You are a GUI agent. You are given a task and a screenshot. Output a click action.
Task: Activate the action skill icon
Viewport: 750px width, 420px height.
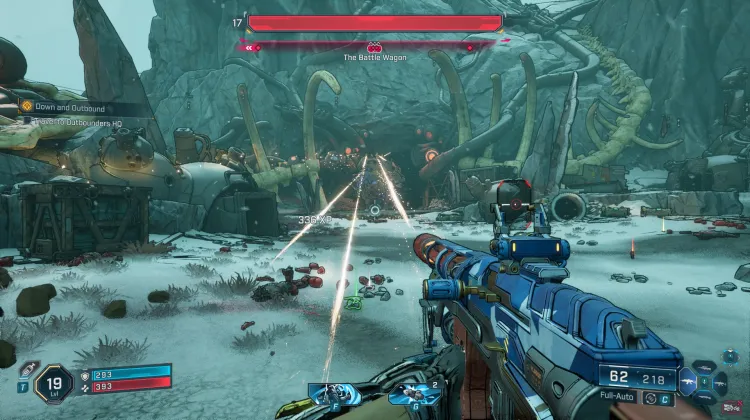click(331, 394)
